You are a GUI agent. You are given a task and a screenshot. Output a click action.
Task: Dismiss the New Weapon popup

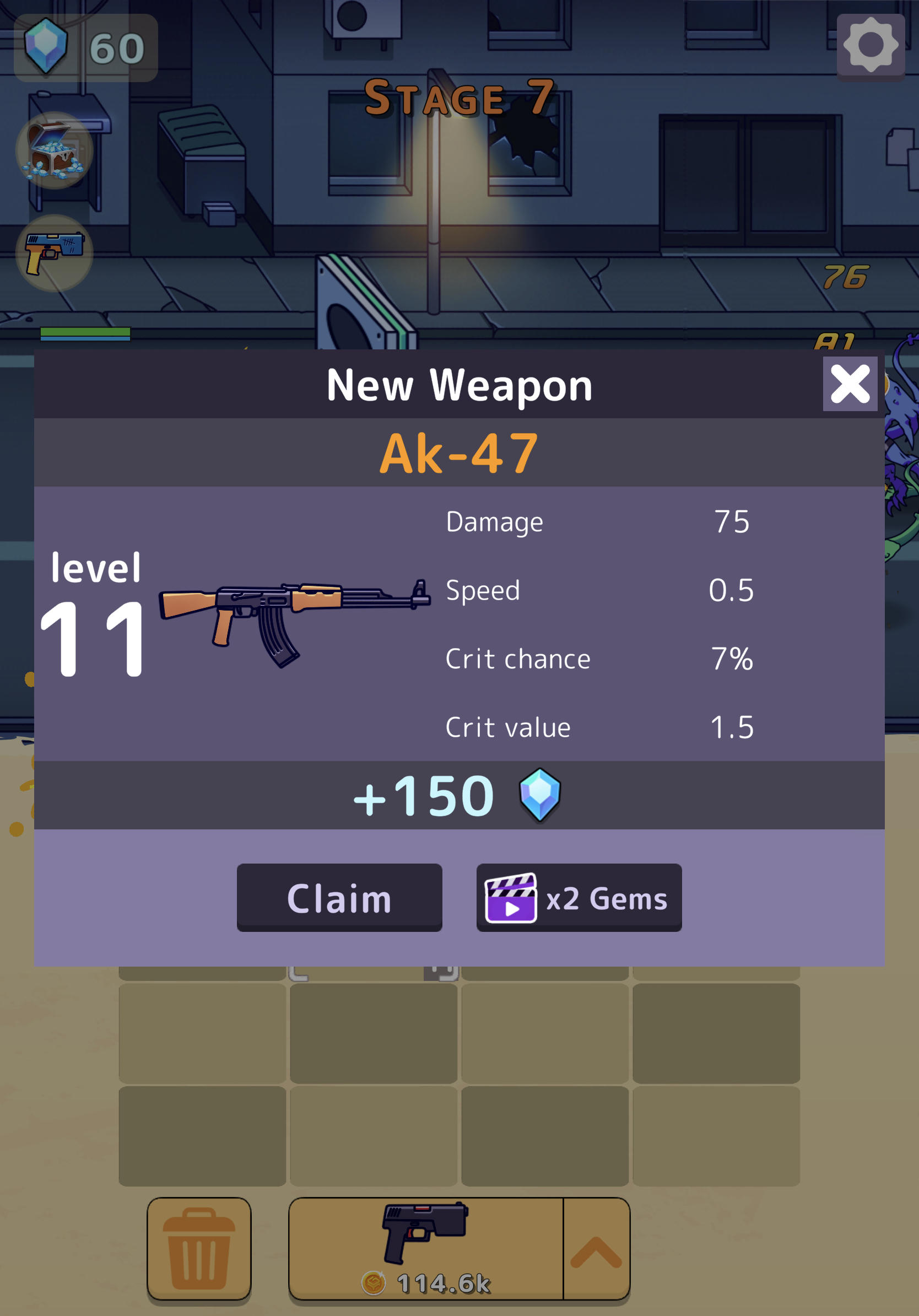[x=850, y=385]
